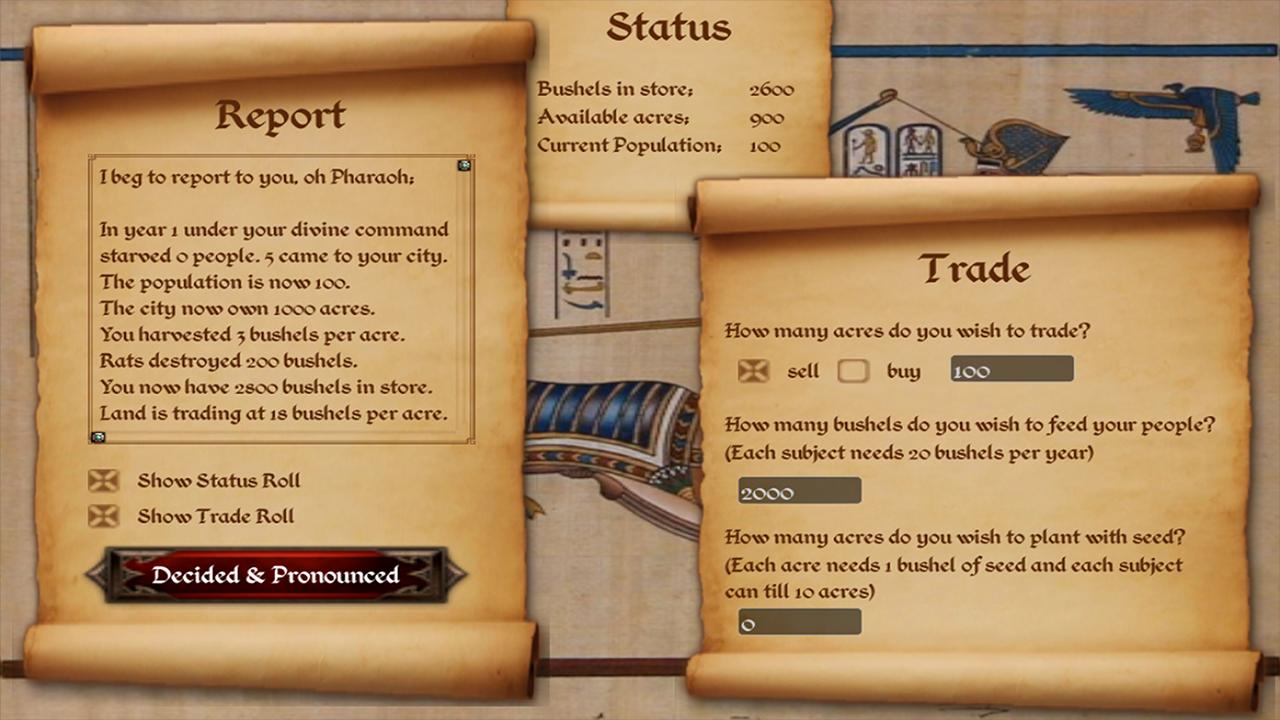This screenshot has width=1280, height=720.
Task: Click the green ornament icon at report's bottom-left
Action: pos(99,437)
